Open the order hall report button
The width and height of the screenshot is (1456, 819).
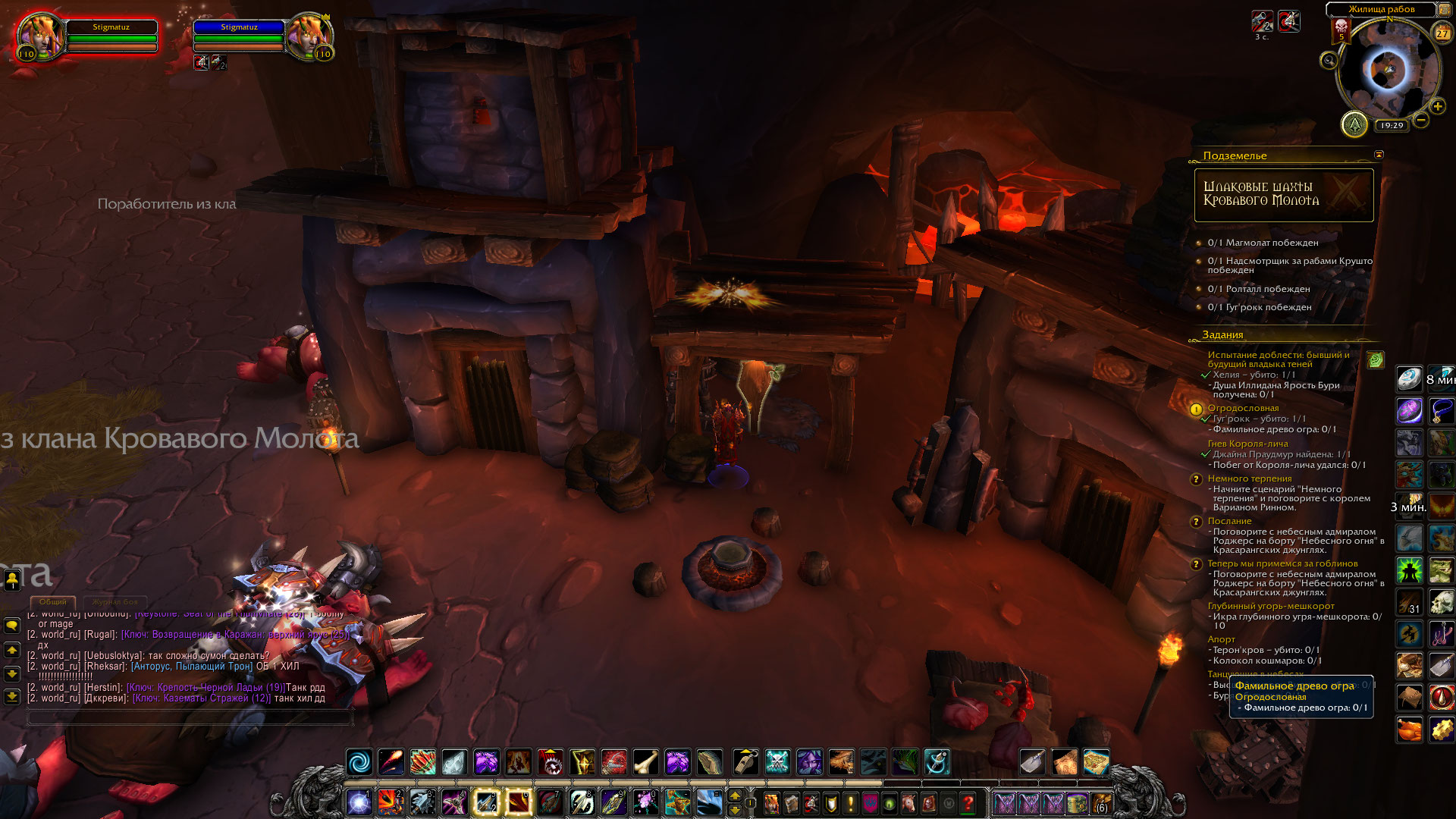tap(1354, 124)
